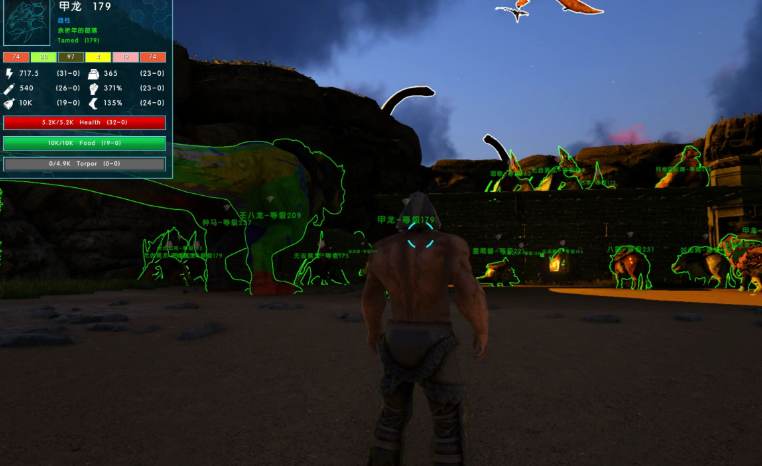Pick the dark olive color swatch 97
Screen dimensions: 762x466
pyautogui.click(x=69, y=57)
